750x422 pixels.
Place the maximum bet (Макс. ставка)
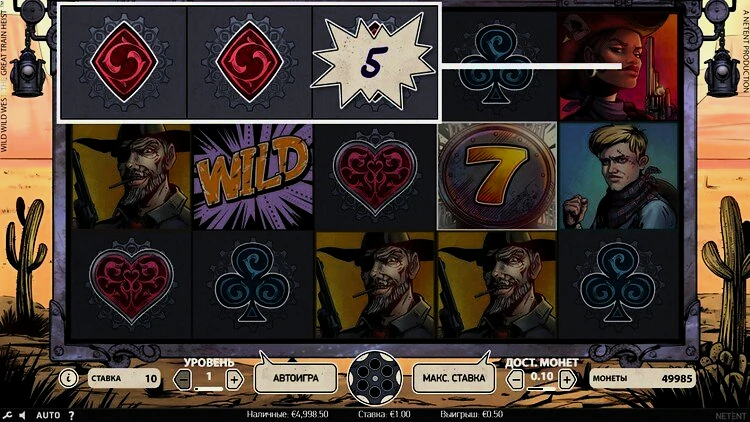(x=454, y=378)
